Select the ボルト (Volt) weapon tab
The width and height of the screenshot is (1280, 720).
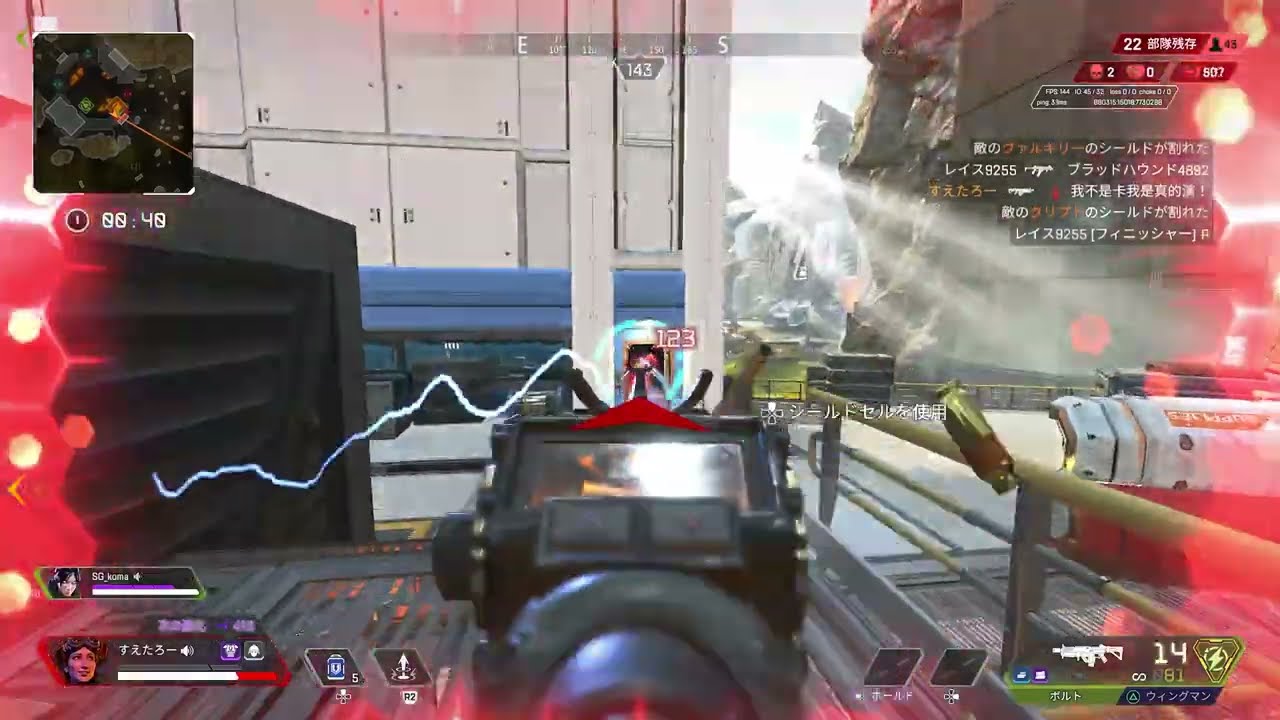pyautogui.click(x=1062, y=694)
